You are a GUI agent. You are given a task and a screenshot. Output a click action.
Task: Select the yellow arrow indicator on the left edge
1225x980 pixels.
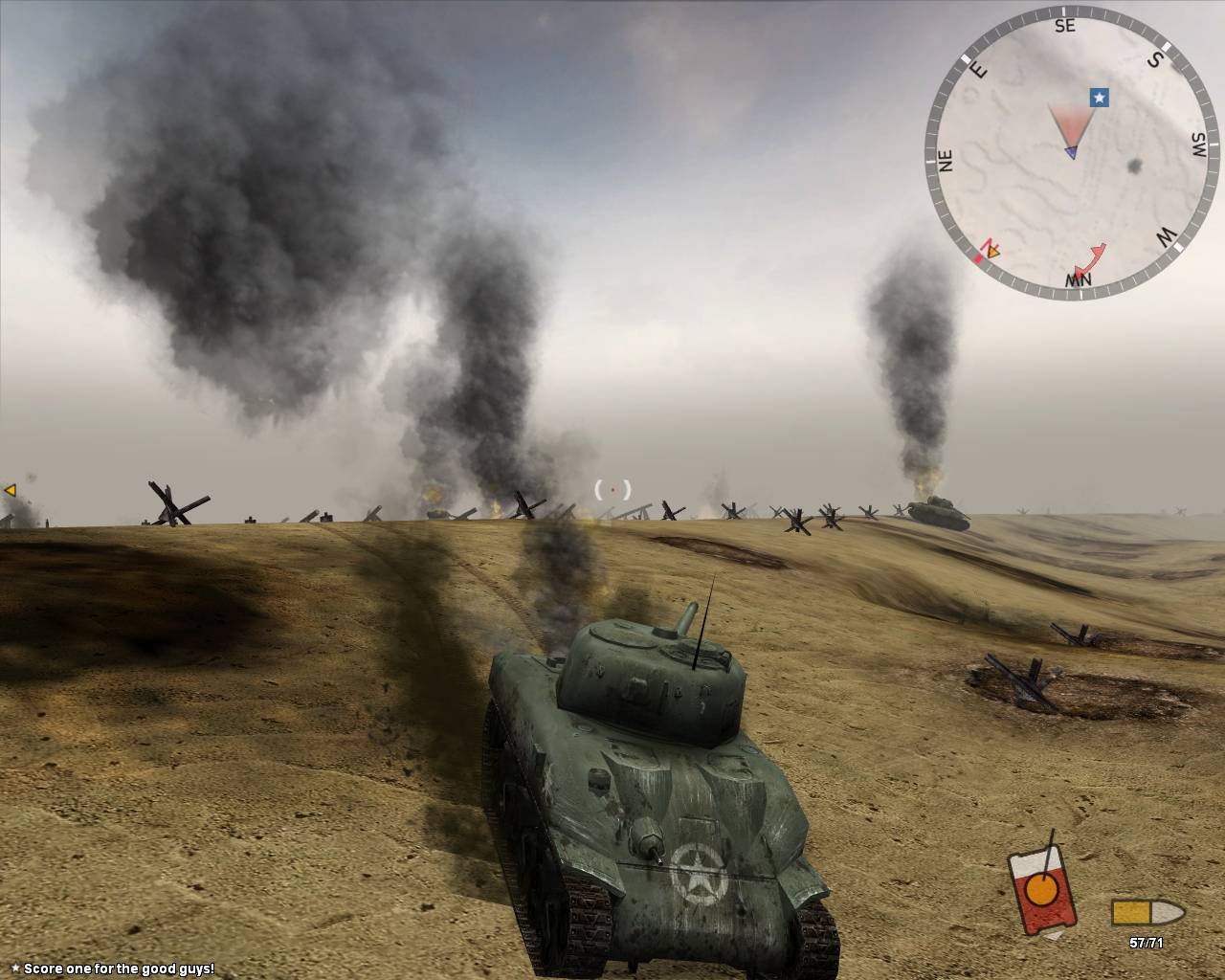pos(10,490)
